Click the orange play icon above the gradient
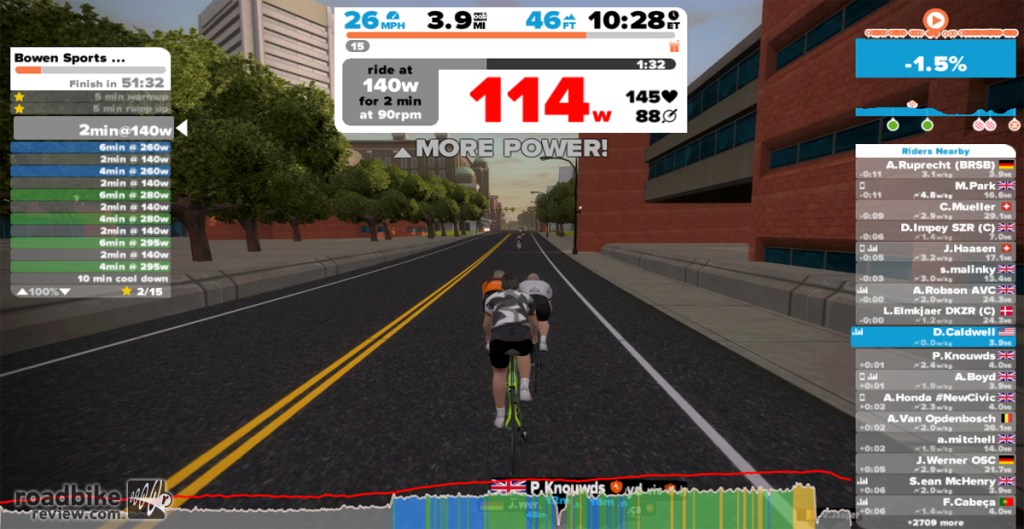 pyautogui.click(x=934, y=19)
